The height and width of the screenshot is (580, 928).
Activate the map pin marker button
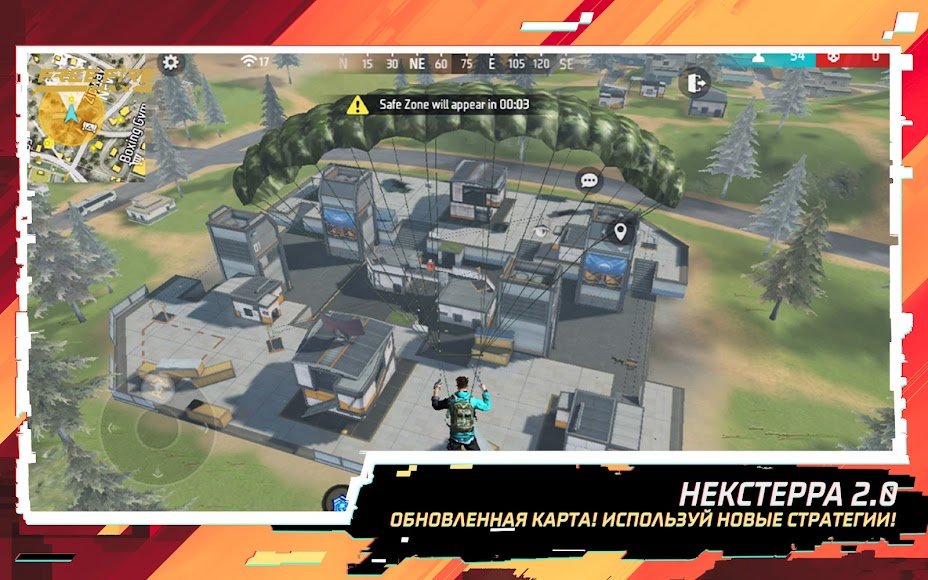(621, 233)
